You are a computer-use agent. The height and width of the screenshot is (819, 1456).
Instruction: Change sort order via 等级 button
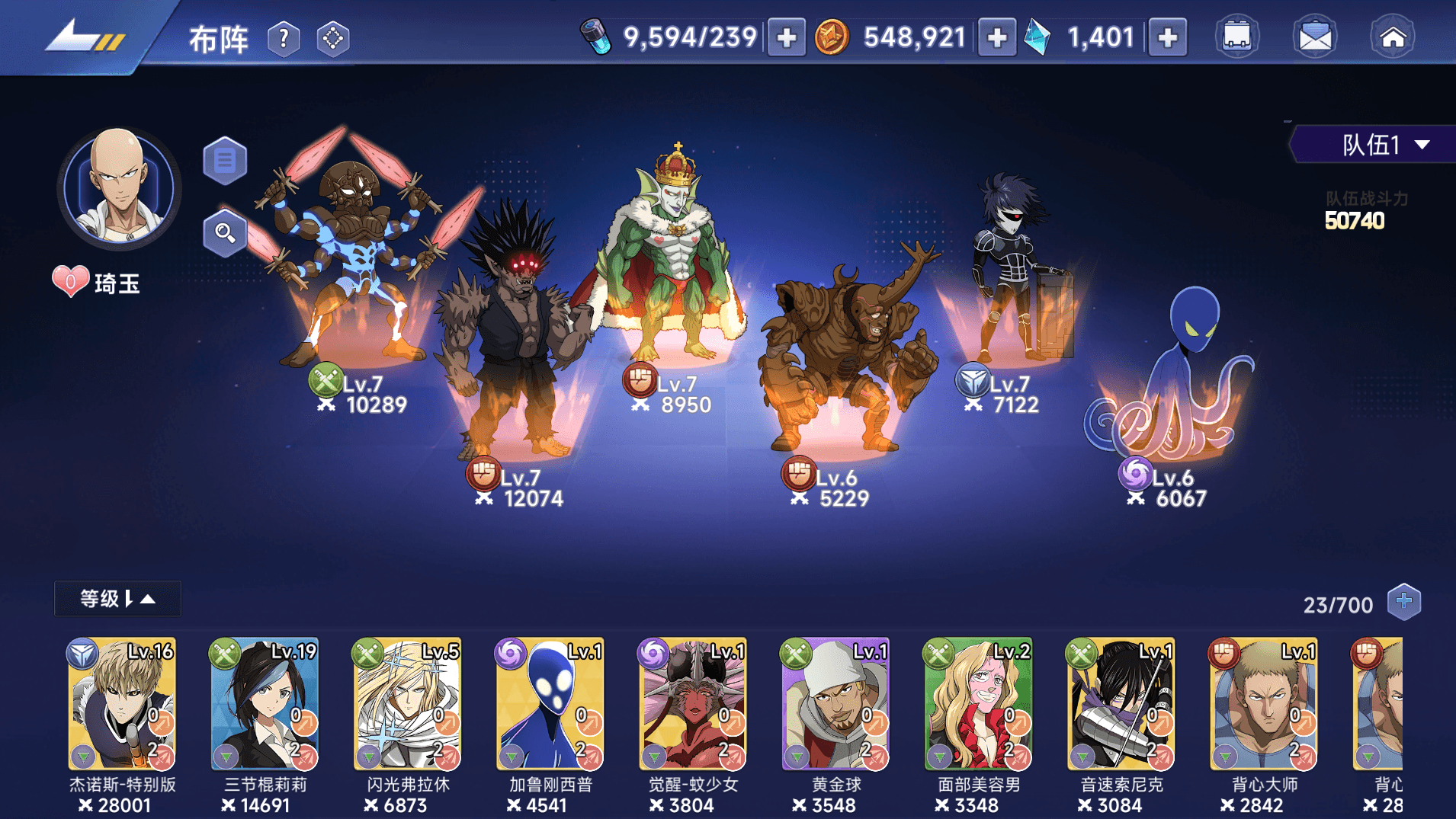pyautogui.click(x=117, y=599)
